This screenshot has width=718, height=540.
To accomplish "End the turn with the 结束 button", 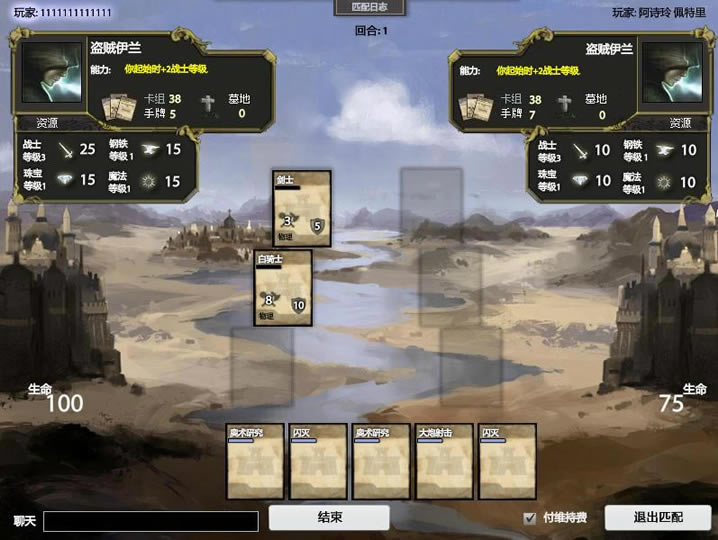I will (x=329, y=518).
